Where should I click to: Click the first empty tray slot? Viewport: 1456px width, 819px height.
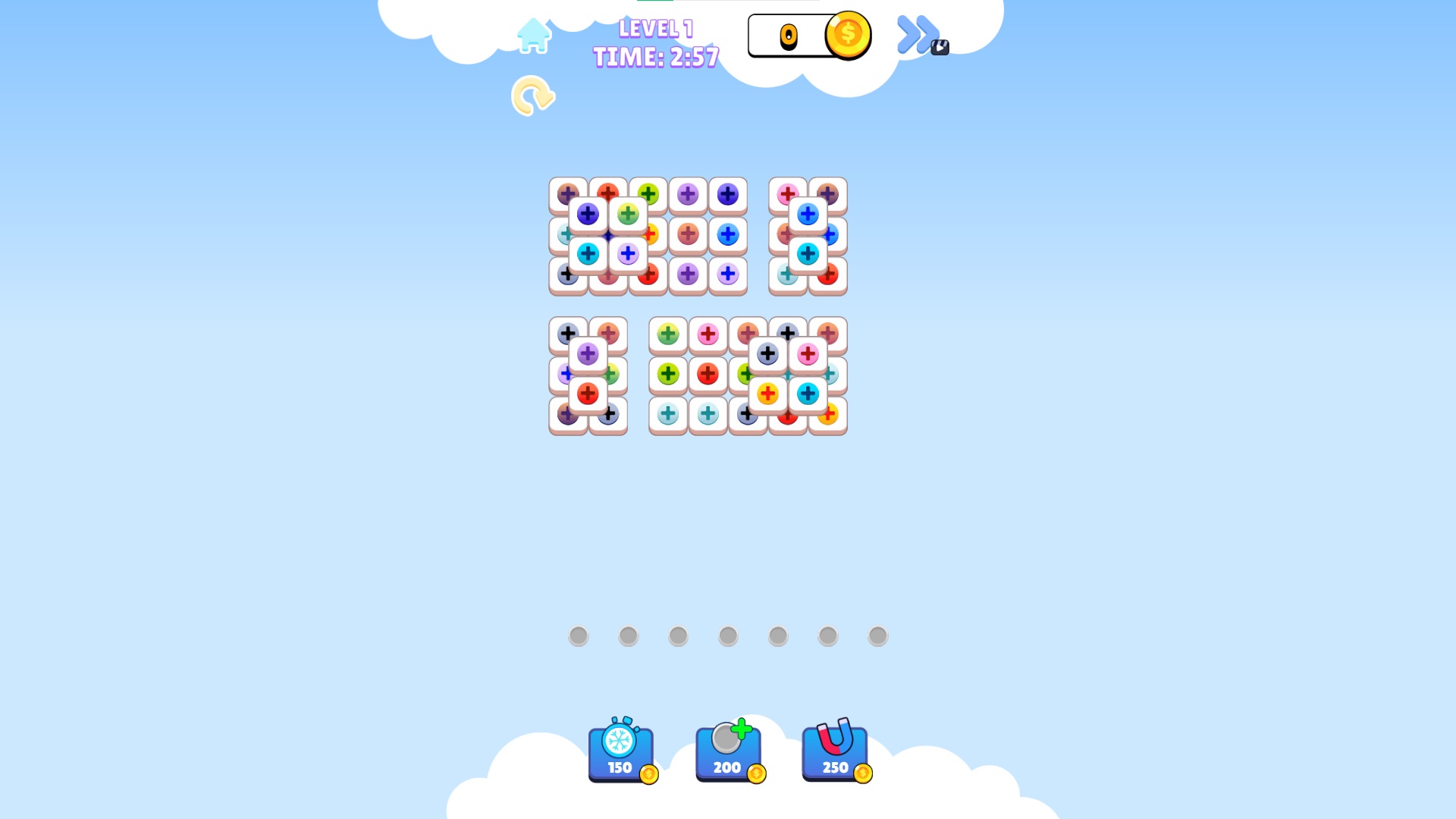[x=579, y=635]
